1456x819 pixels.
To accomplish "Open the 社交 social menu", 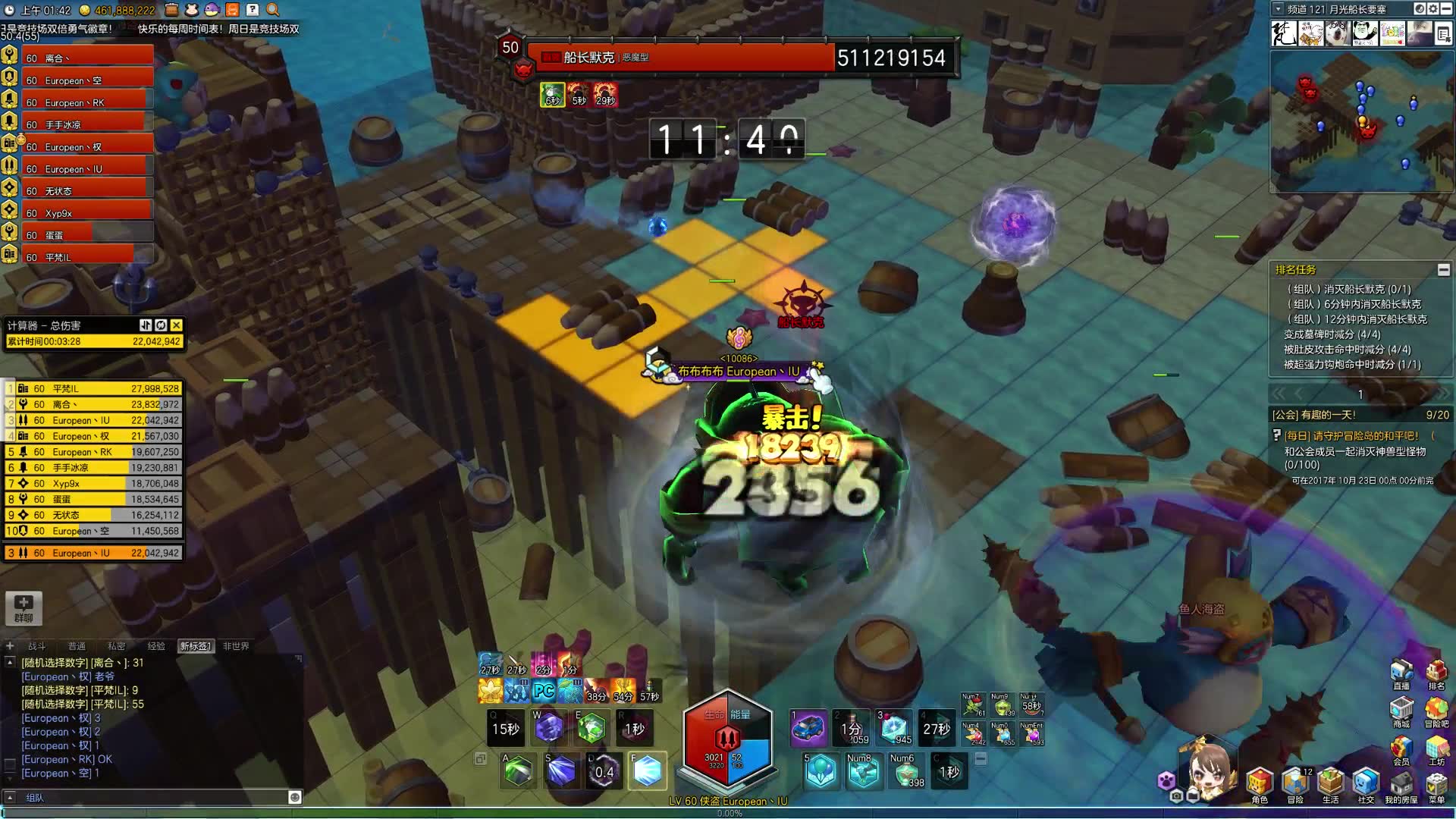I will point(1366,785).
